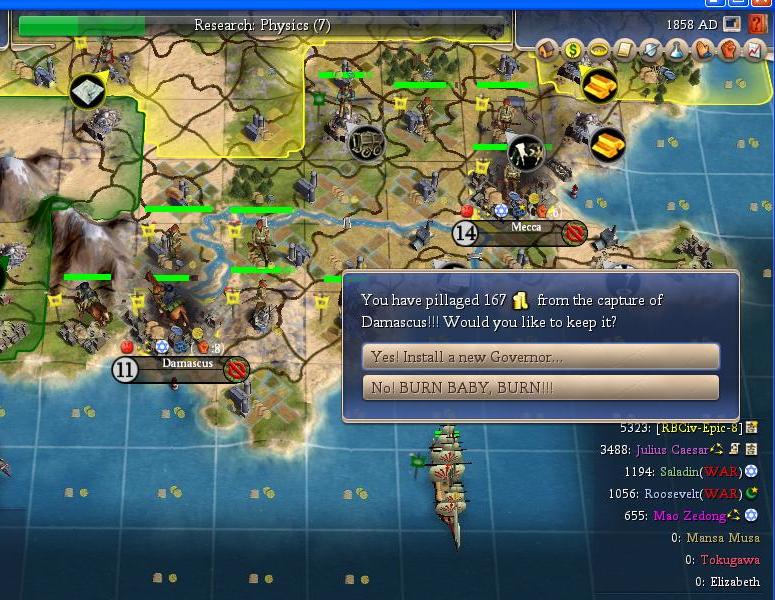The height and width of the screenshot is (600, 775).
Task: Open the info screen graph icon
Action: coord(755,48)
